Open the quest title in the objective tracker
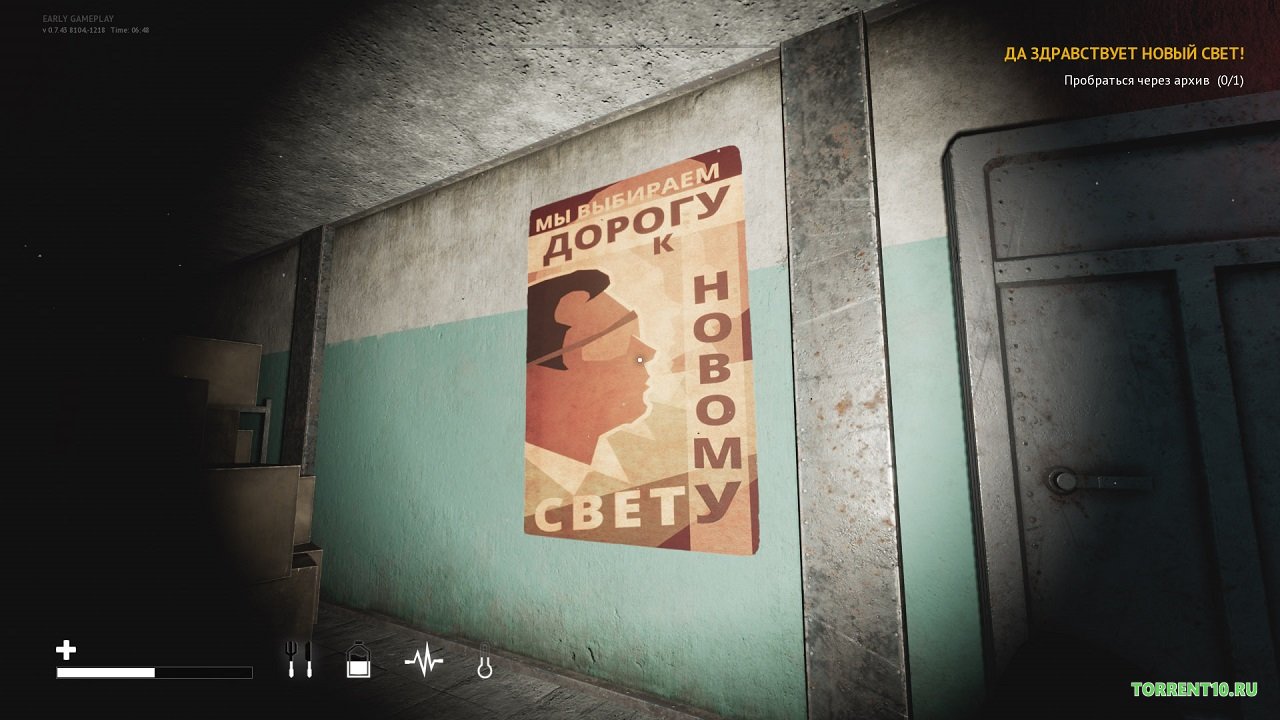The width and height of the screenshot is (1280, 720). click(1124, 54)
